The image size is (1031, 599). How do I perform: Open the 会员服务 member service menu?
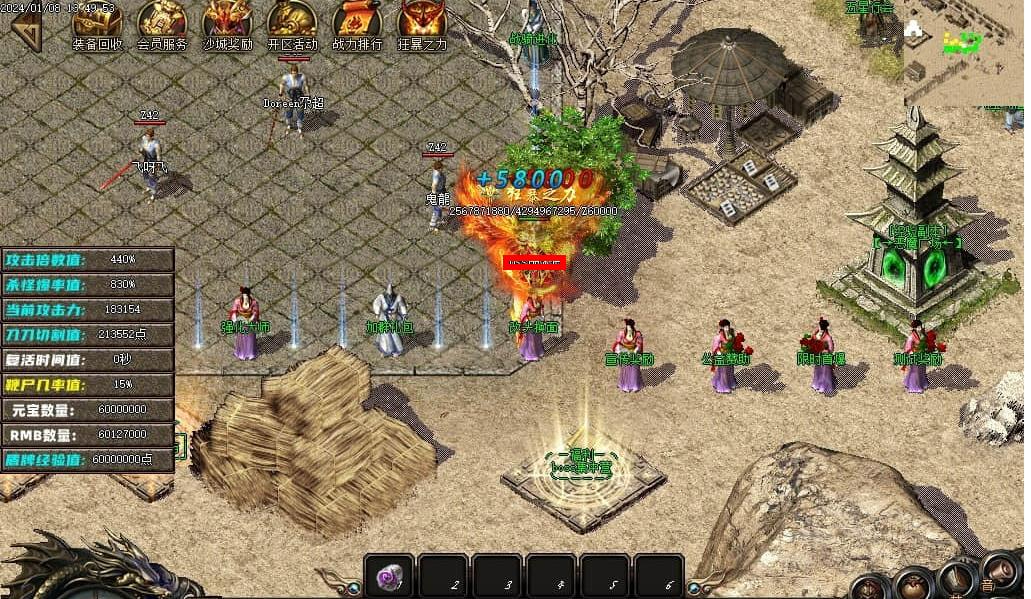[162, 23]
